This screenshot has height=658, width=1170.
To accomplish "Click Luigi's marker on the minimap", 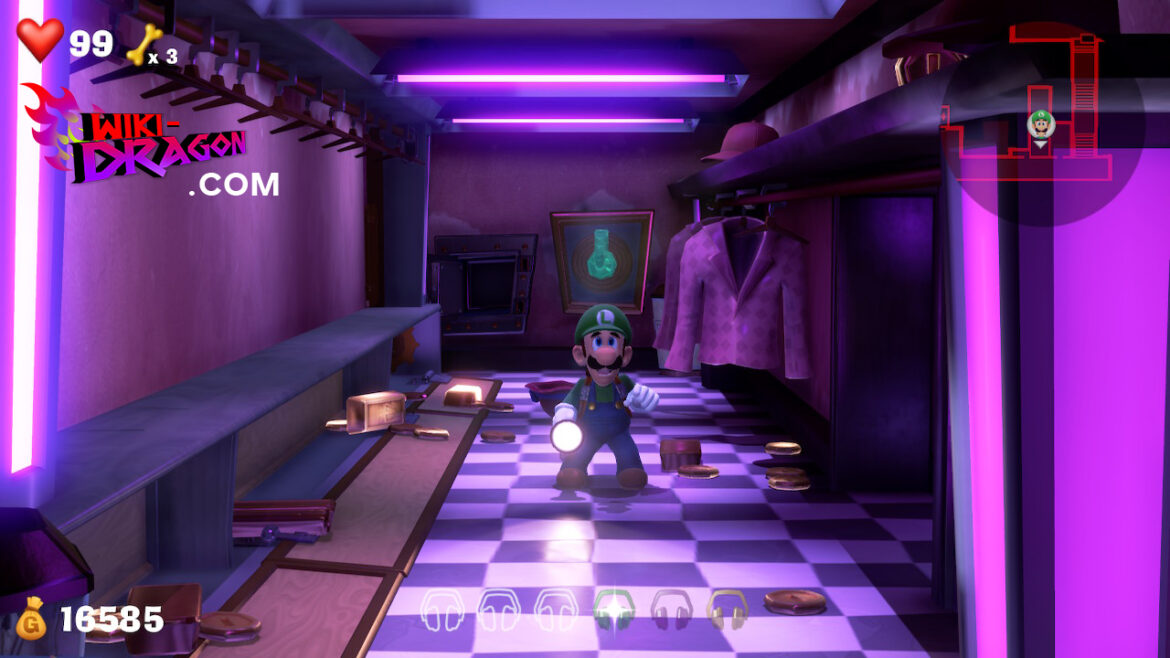I will coord(1041,124).
